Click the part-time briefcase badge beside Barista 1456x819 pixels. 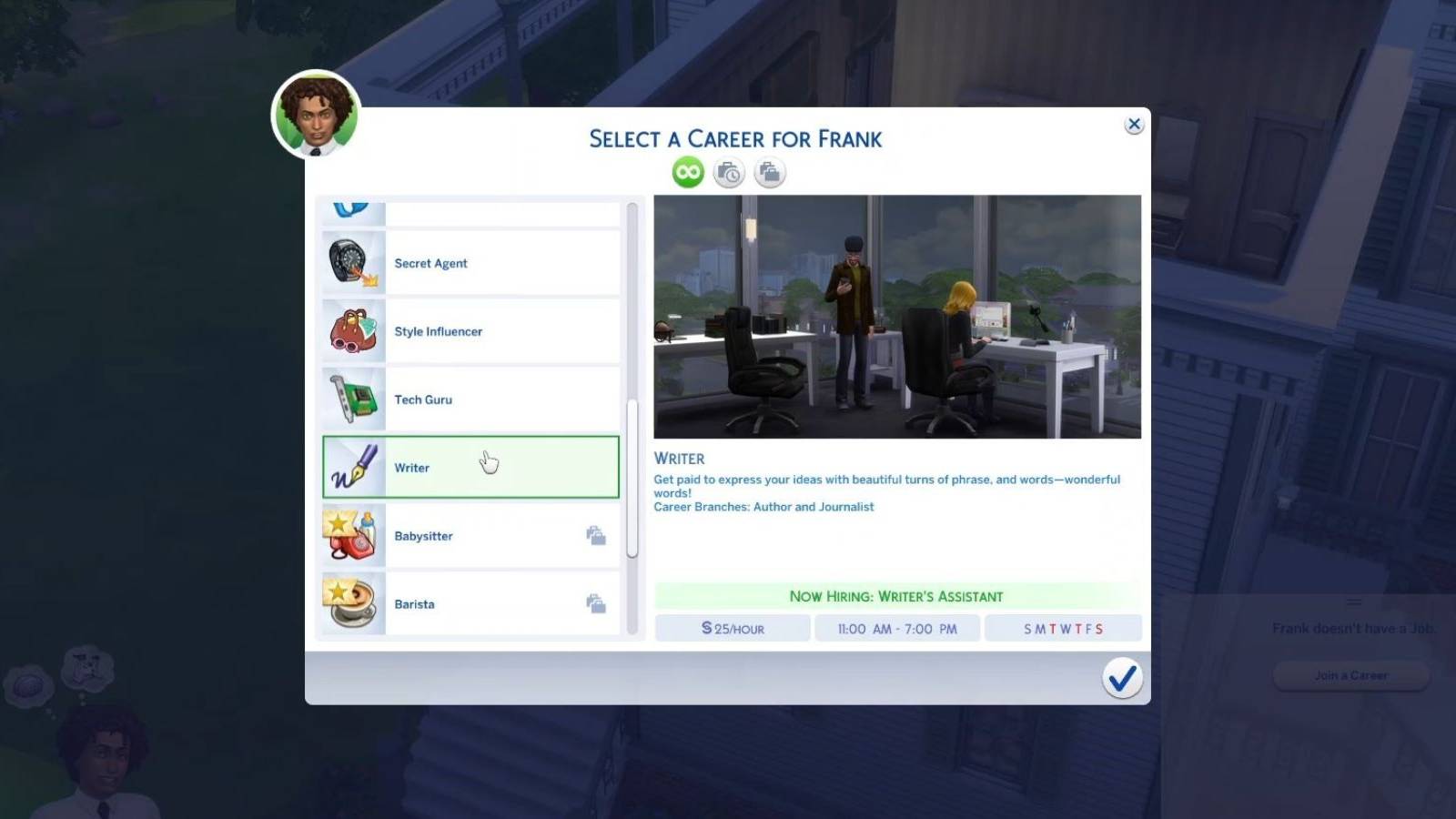click(x=597, y=603)
